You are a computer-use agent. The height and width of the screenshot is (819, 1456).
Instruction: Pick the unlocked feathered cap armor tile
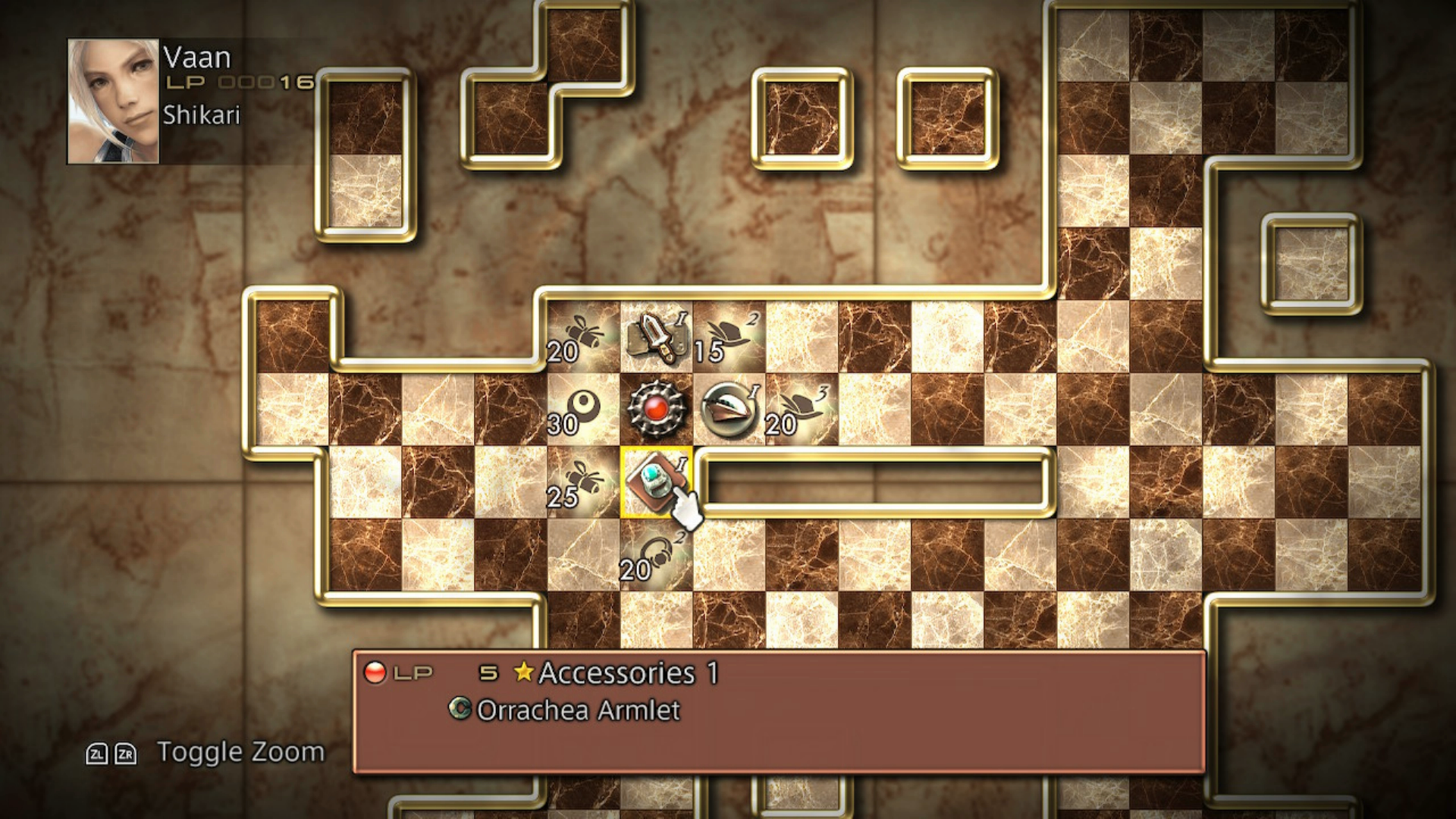tap(729, 409)
